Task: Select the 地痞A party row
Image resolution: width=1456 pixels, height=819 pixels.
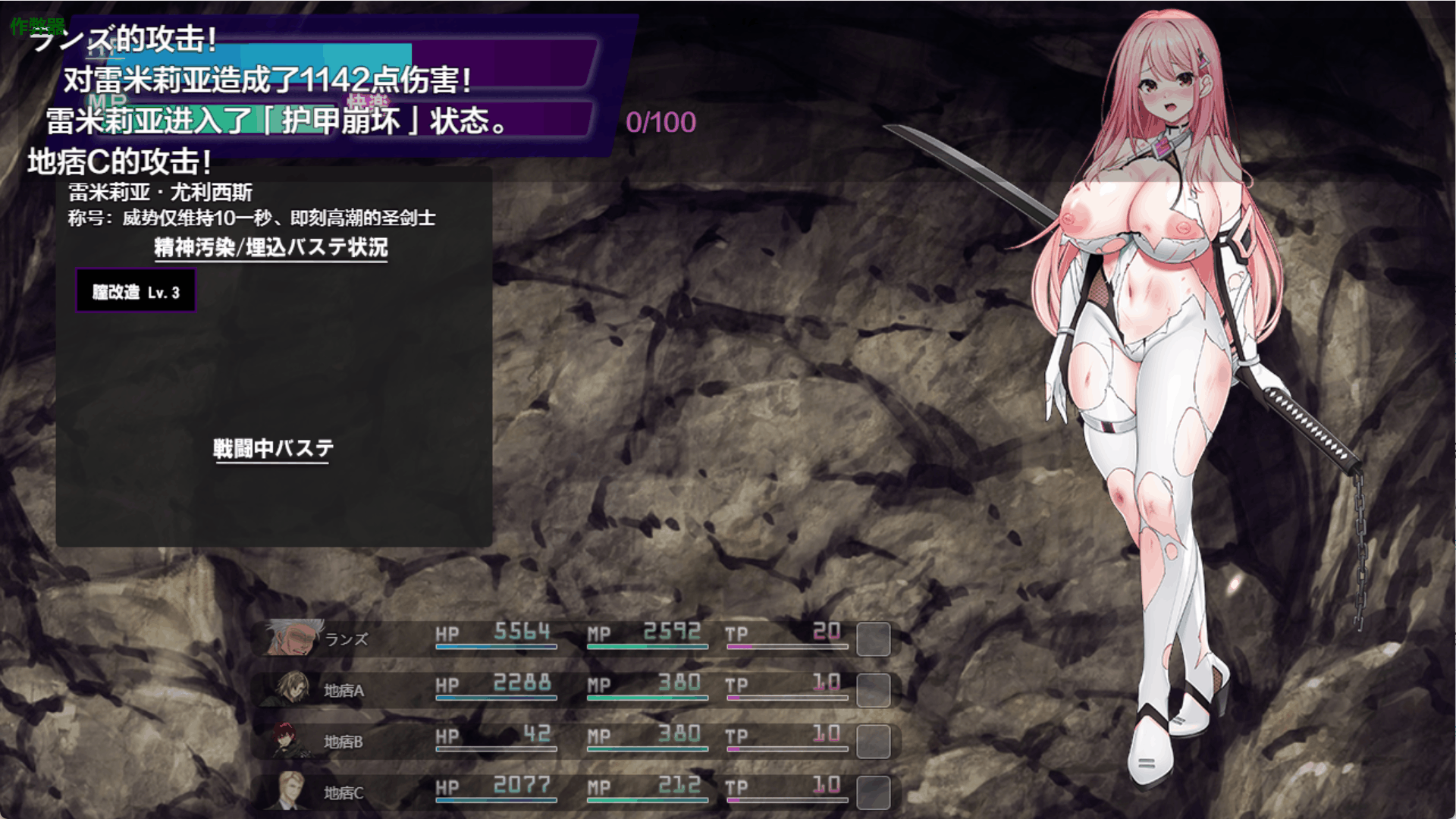Action: click(576, 690)
